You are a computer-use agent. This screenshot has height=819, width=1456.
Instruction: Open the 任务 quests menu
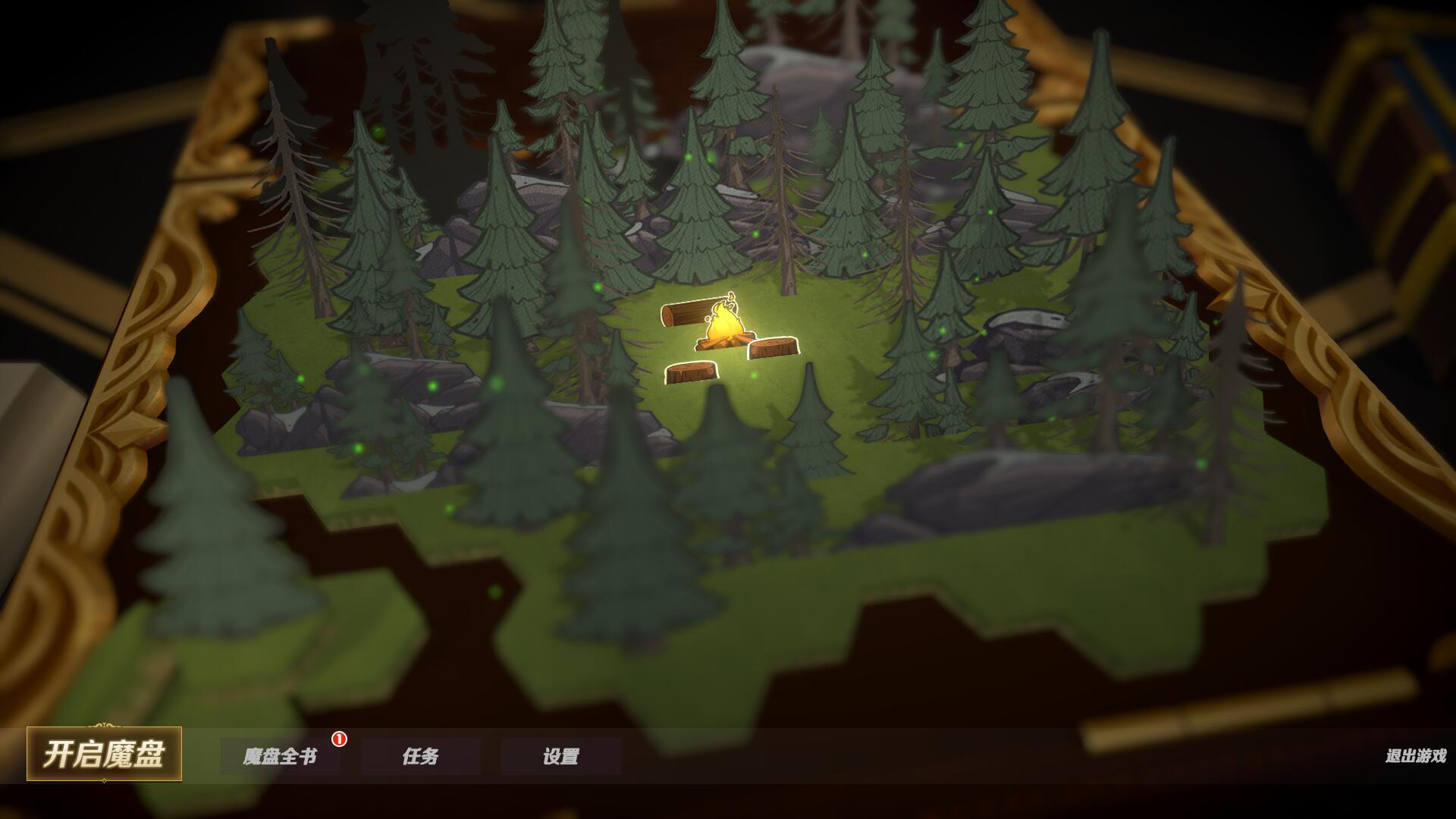tap(420, 757)
